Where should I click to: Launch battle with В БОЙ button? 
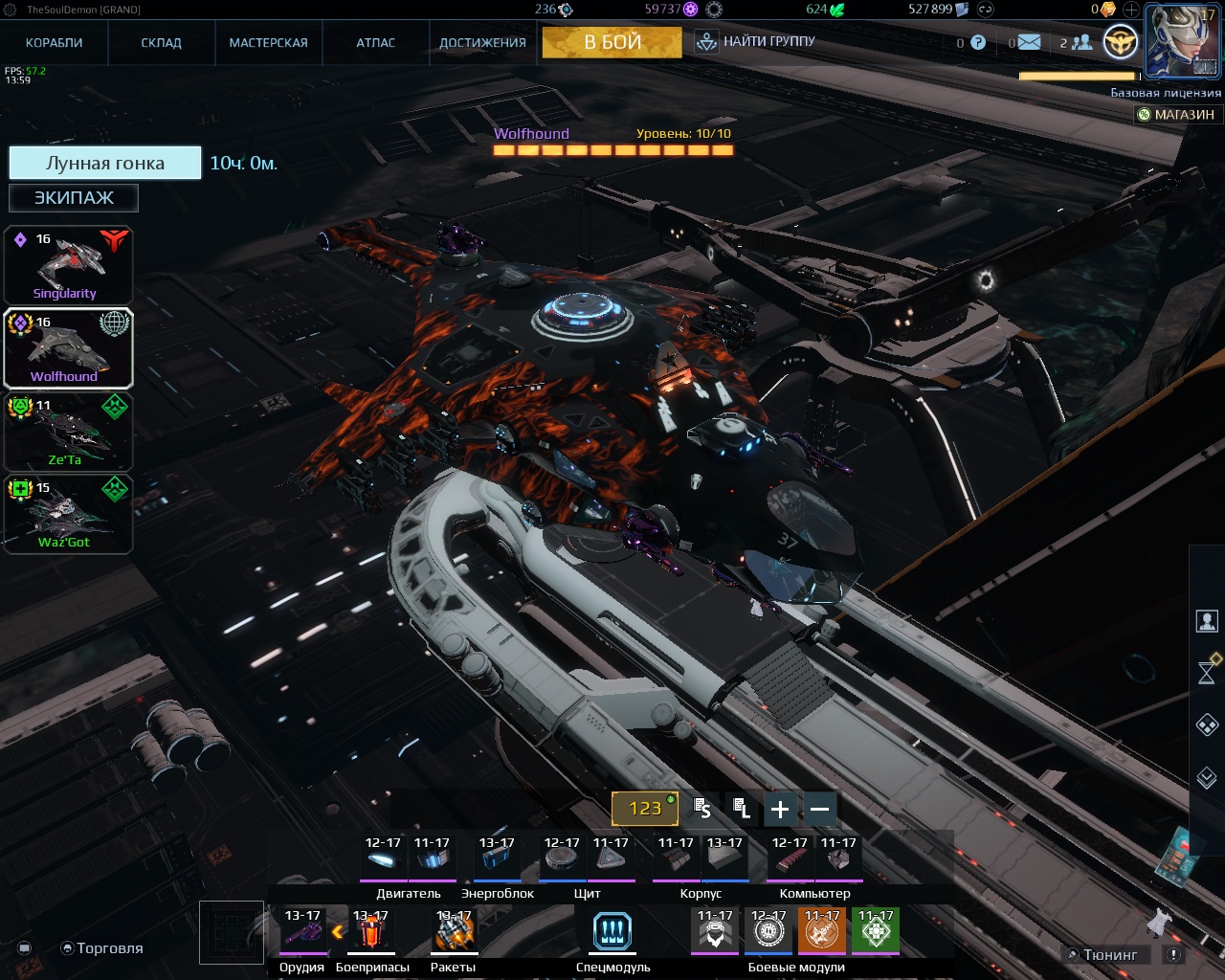[612, 43]
